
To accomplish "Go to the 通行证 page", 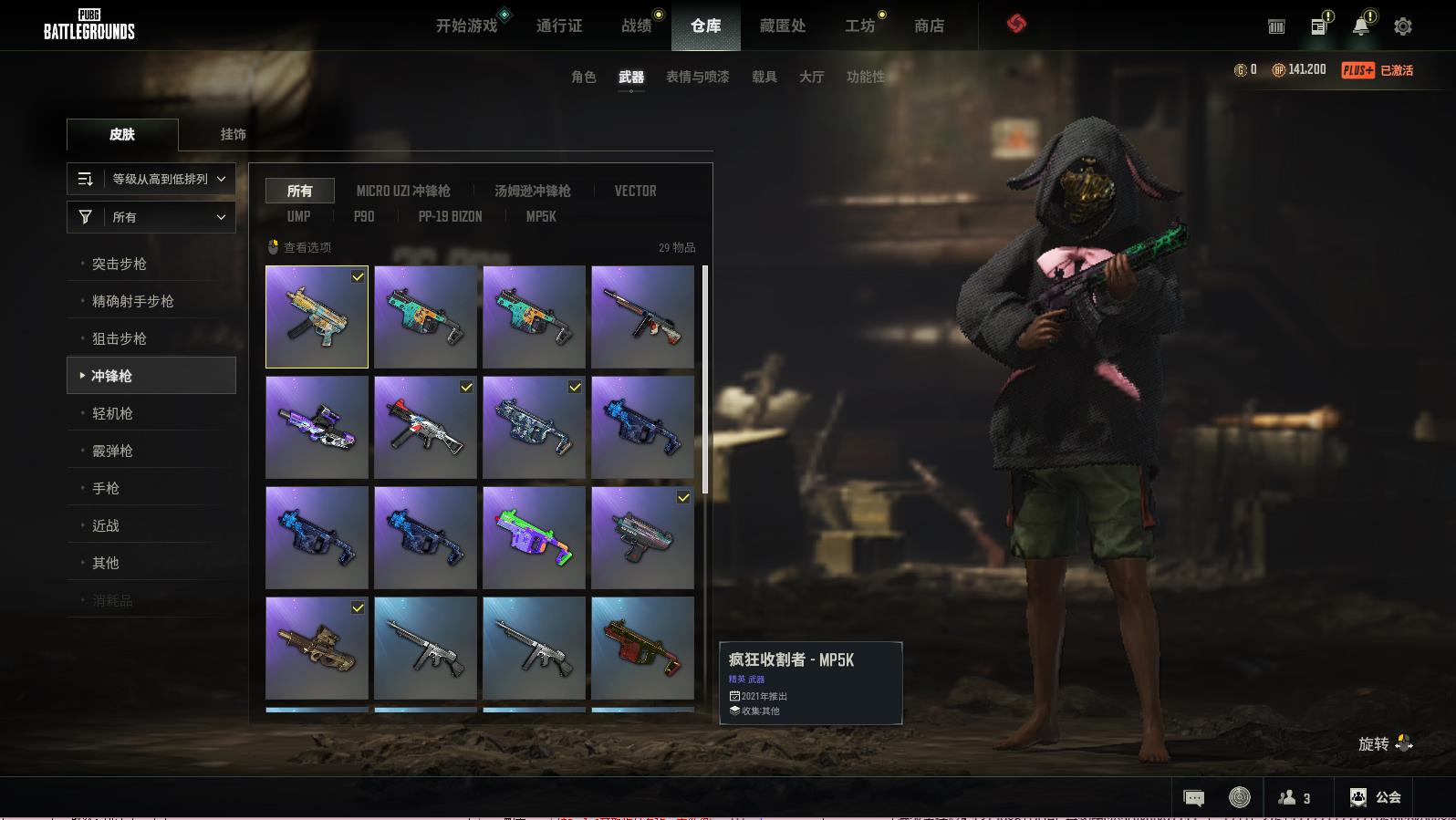I will coord(559,26).
